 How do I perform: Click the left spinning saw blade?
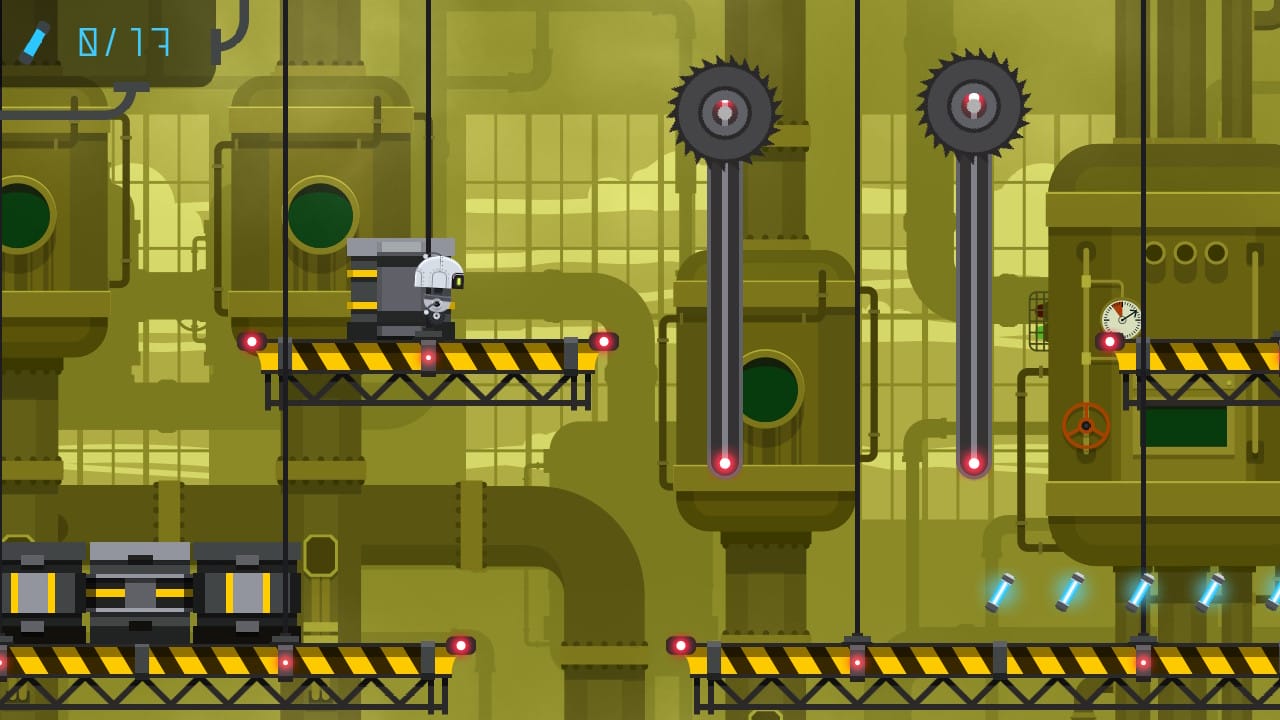click(722, 110)
